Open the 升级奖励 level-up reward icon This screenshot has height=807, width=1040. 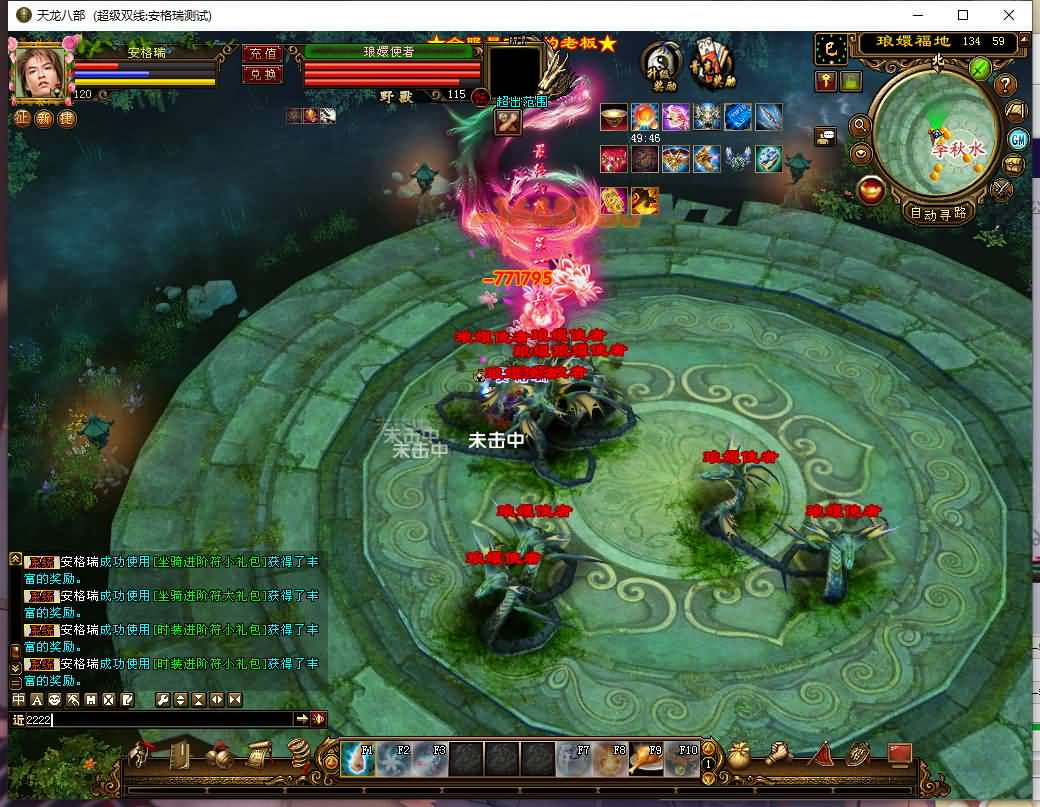pos(662,65)
